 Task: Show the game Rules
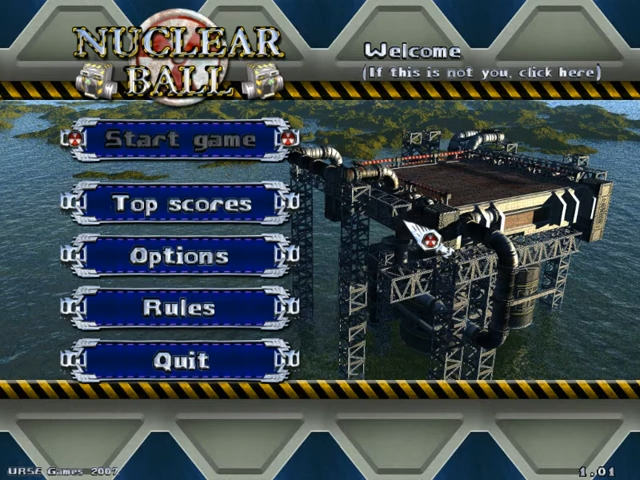click(x=180, y=308)
